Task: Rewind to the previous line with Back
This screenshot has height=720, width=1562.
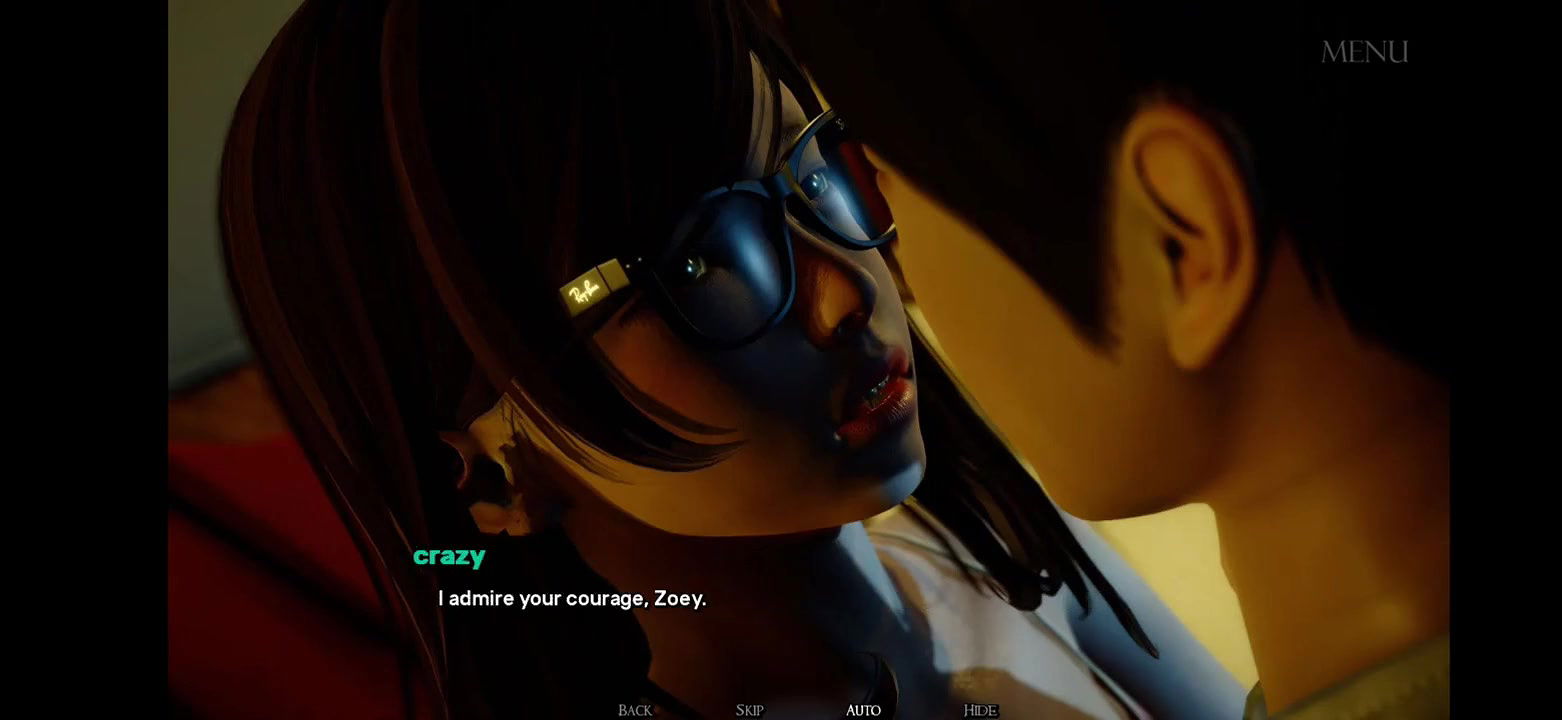Action: click(633, 709)
